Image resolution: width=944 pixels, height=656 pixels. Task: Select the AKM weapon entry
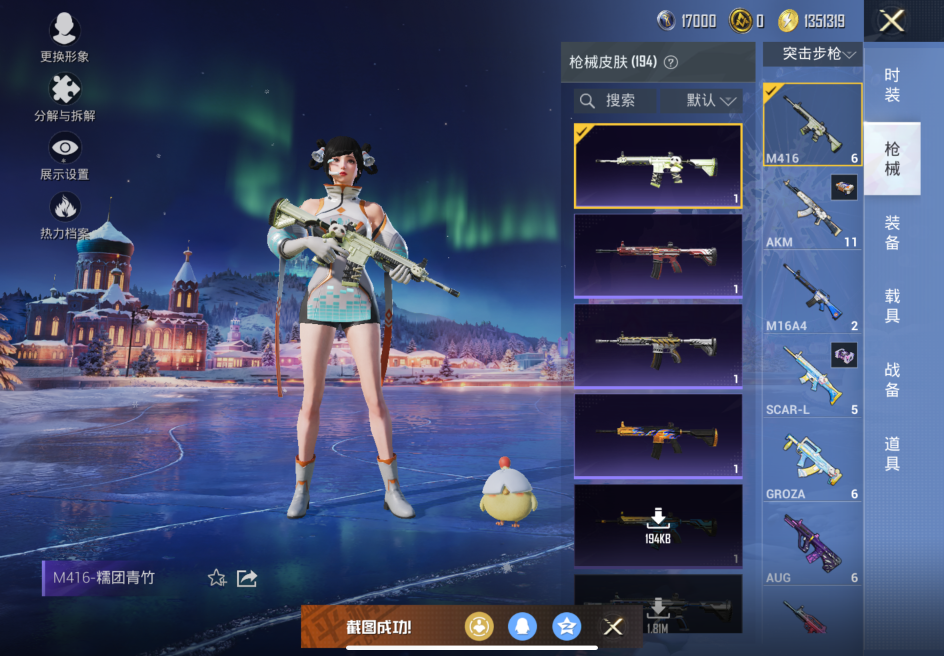pos(812,212)
